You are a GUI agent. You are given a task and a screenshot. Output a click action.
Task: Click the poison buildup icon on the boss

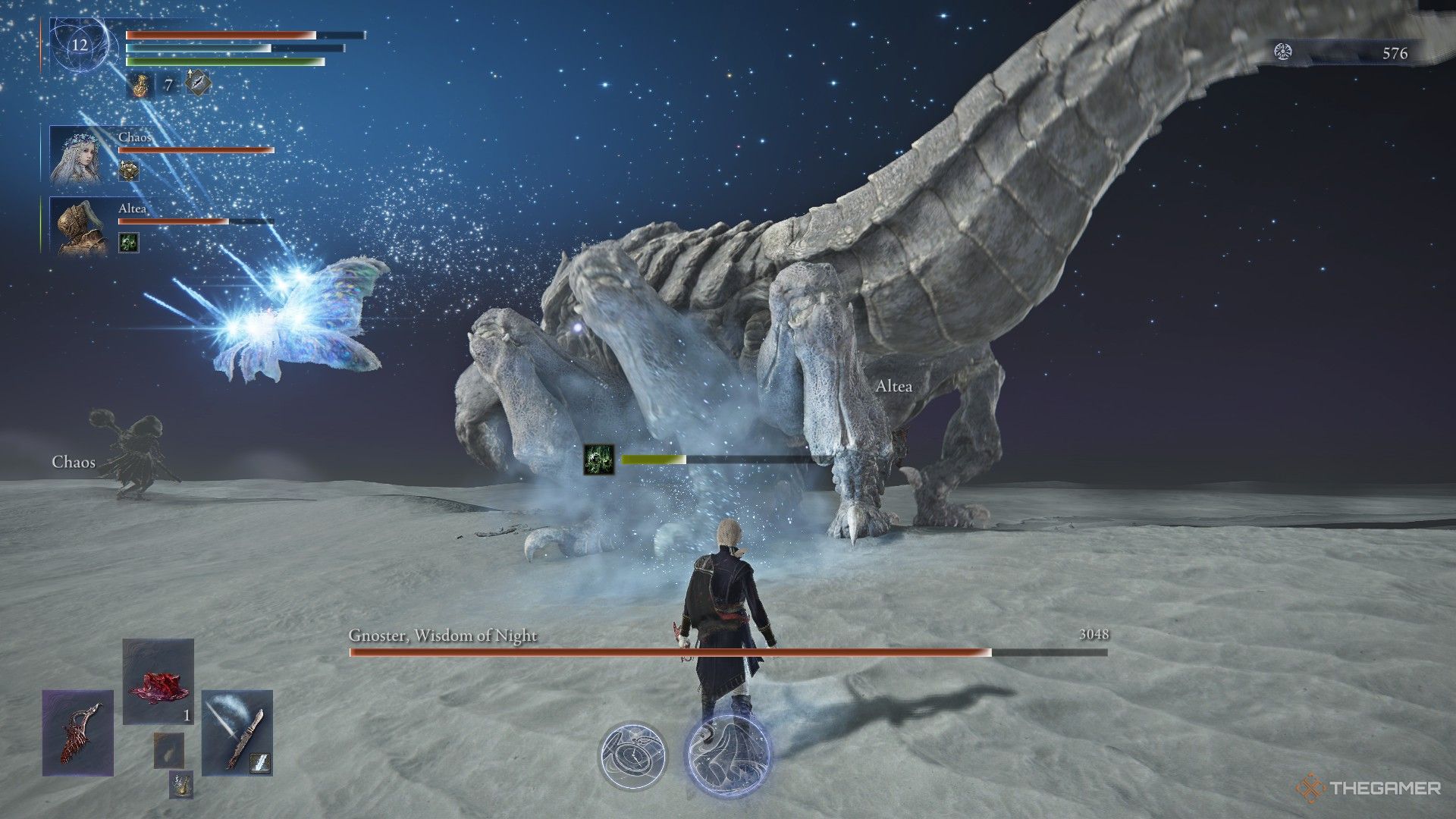pos(598,460)
